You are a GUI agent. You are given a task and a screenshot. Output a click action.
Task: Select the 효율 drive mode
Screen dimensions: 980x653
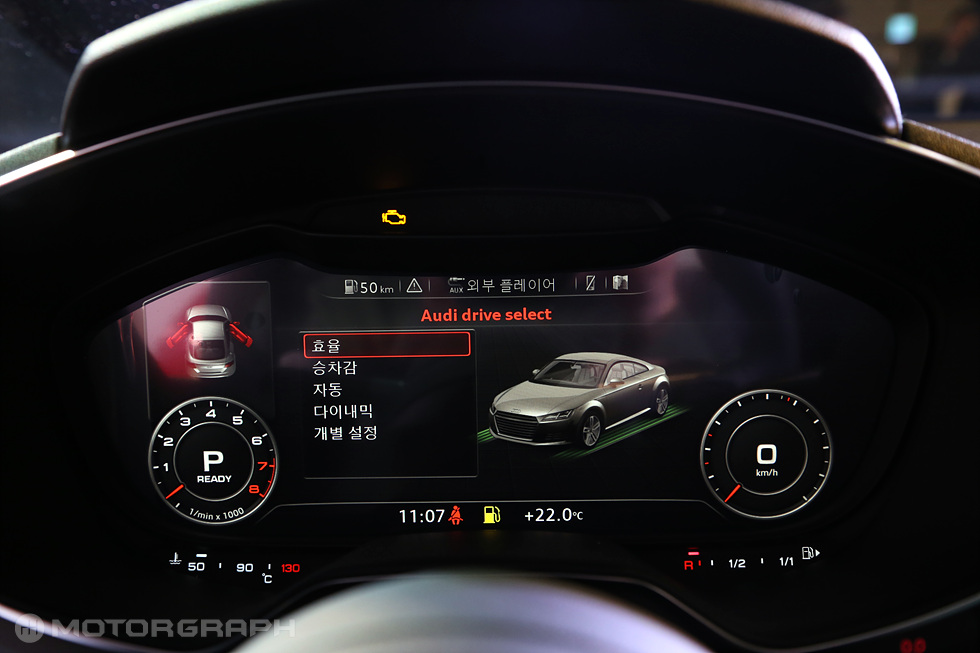point(386,345)
